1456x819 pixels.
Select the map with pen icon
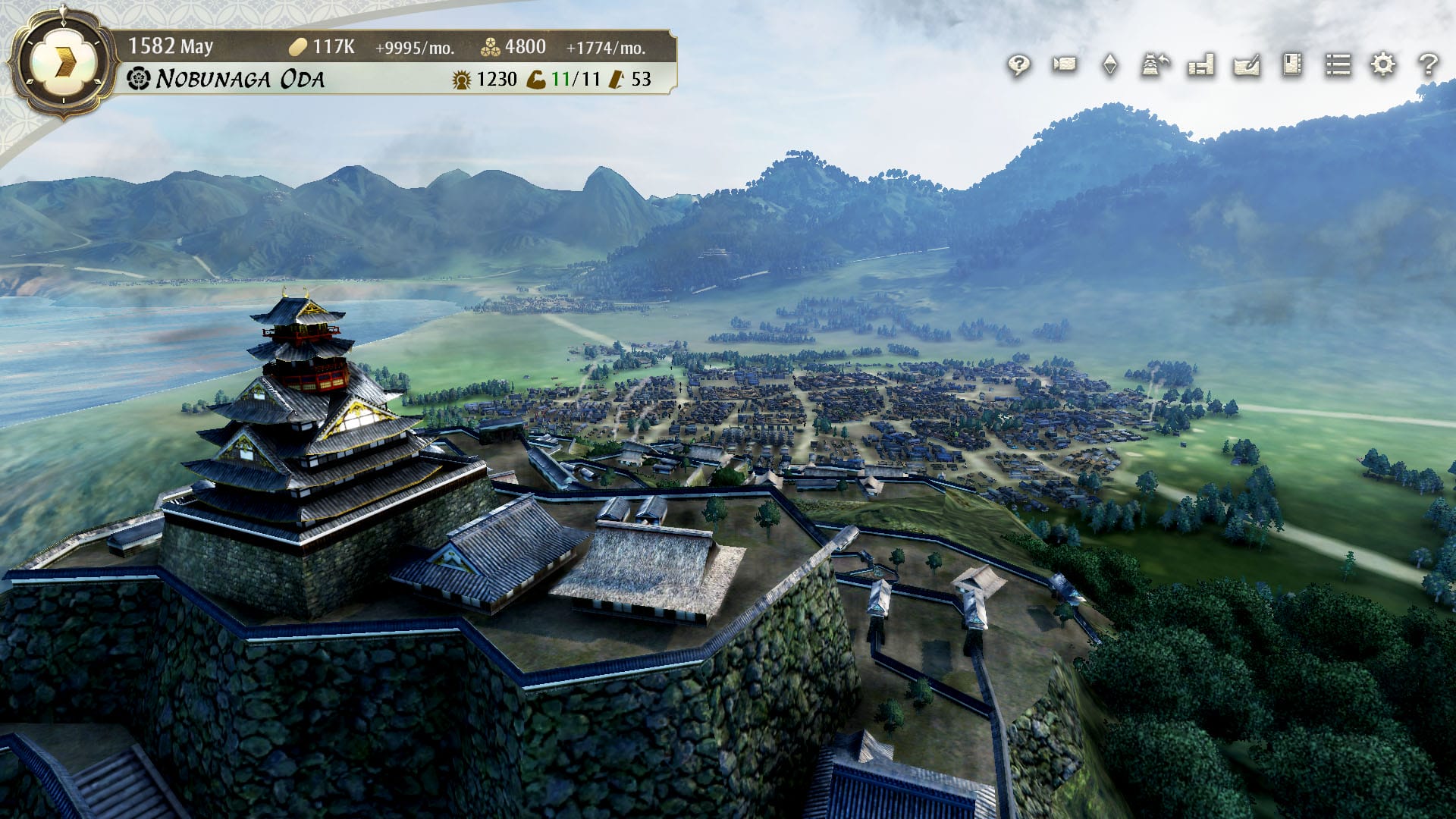pos(1247,65)
